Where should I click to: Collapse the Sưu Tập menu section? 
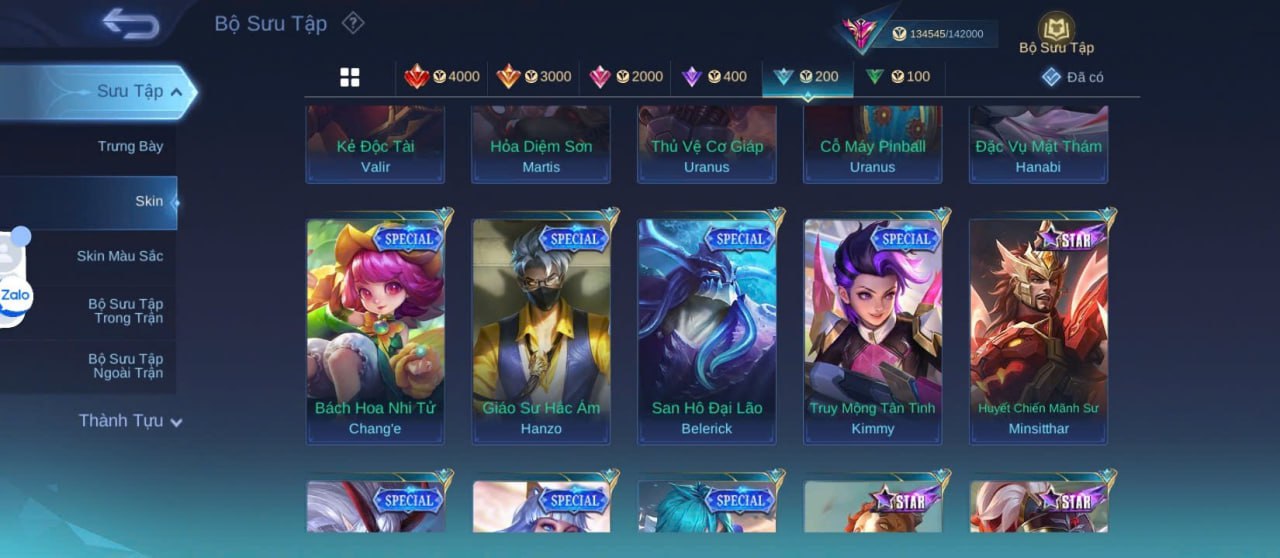(x=139, y=92)
